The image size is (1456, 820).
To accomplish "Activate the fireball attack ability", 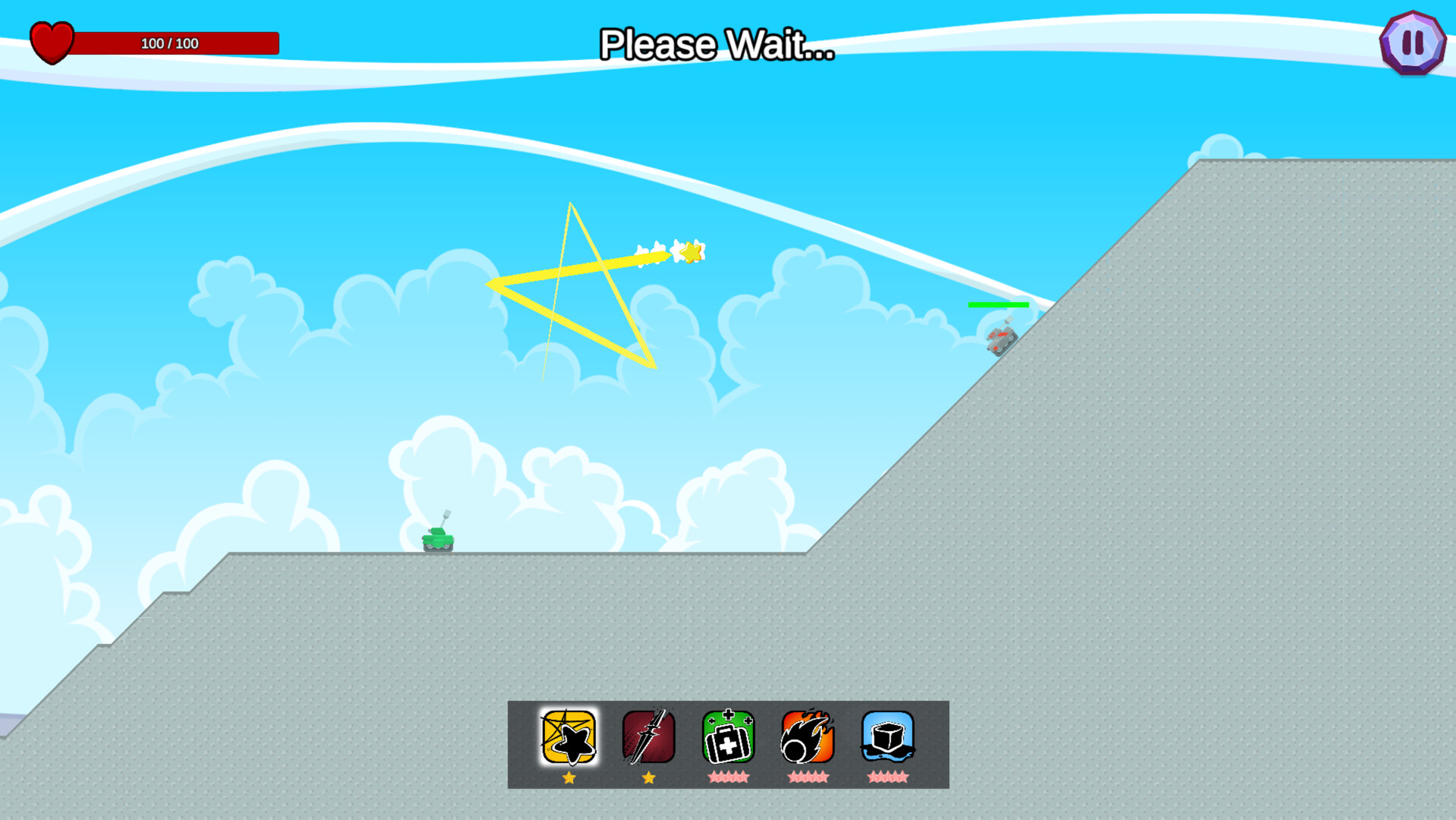I will click(x=808, y=736).
